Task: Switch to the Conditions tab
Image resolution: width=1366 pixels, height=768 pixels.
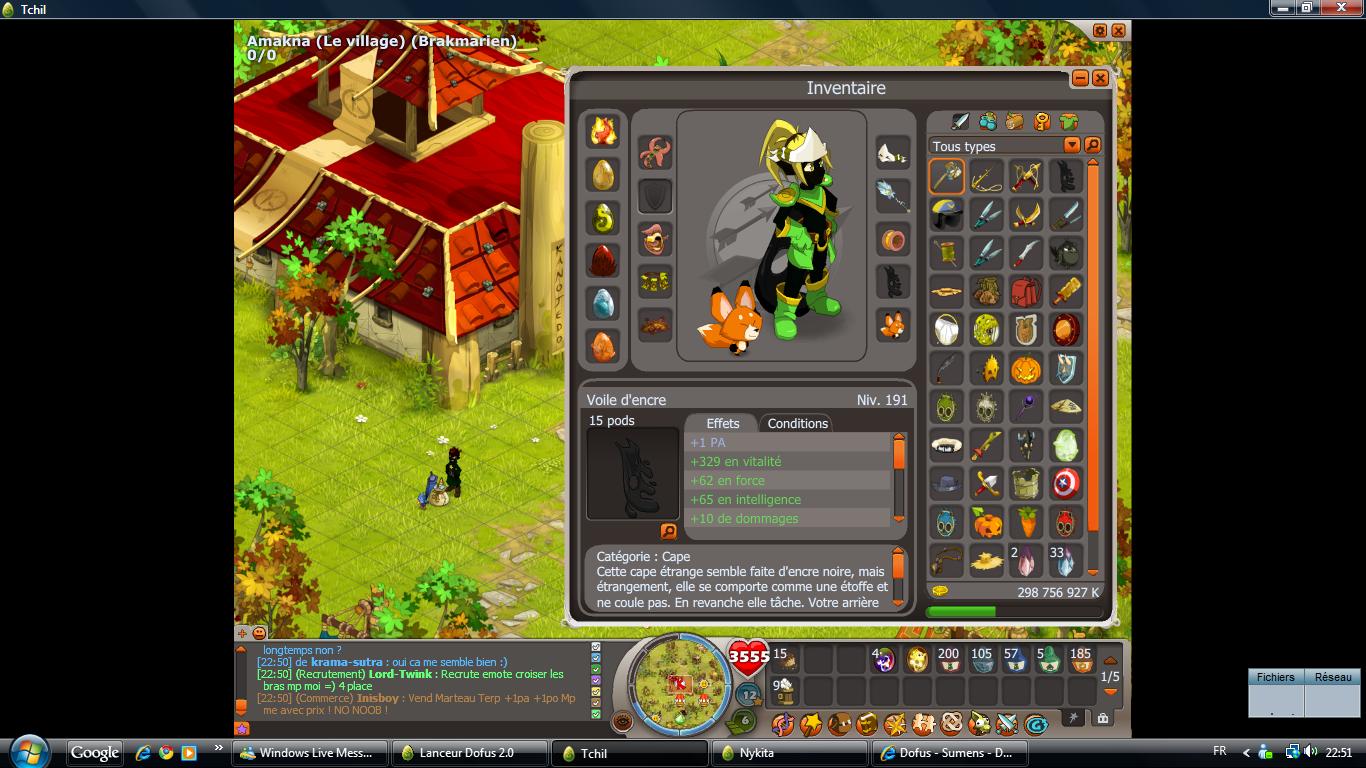Action: (x=797, y=423)
